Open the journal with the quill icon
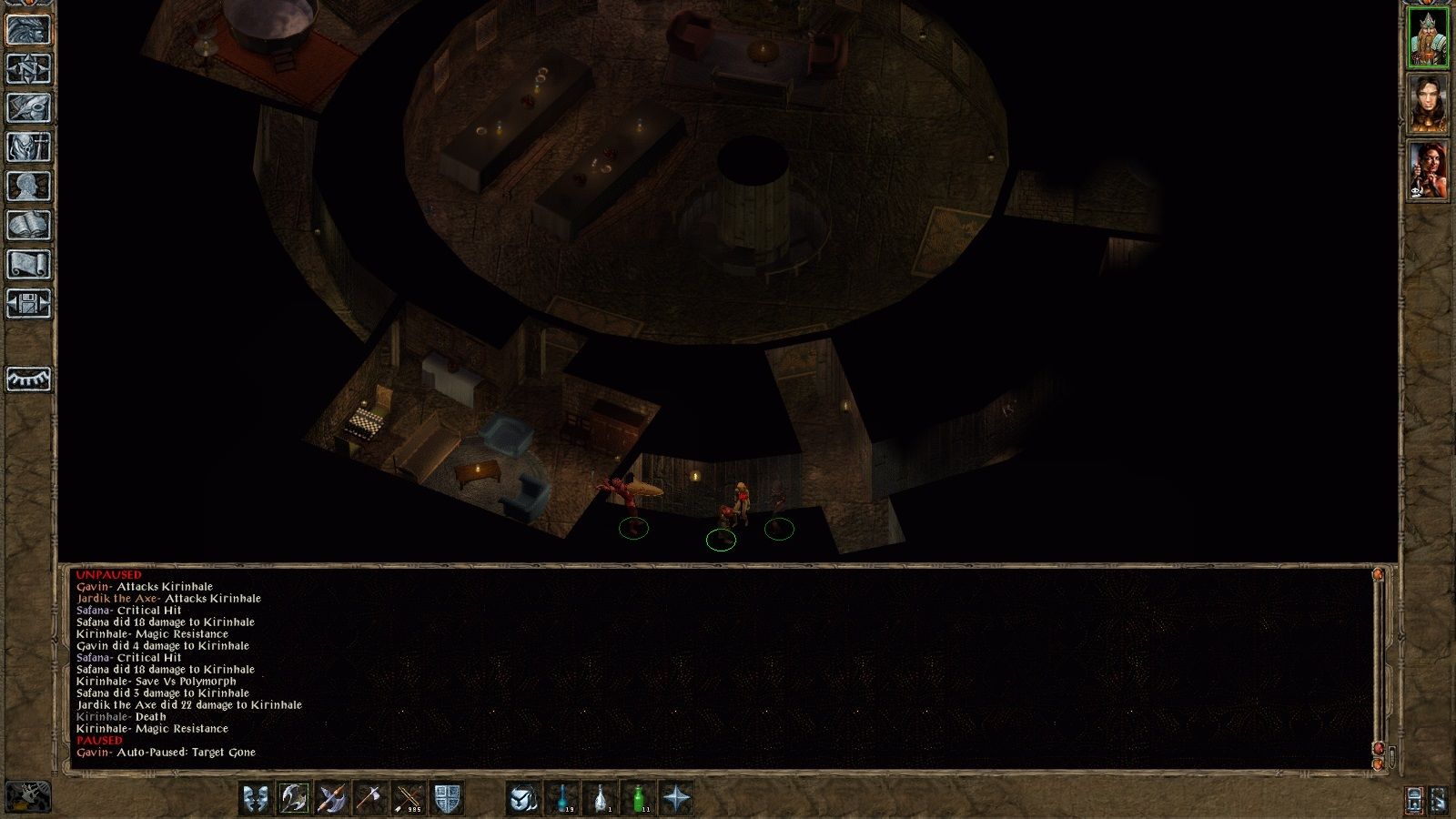This screenshot has height=819, width=1456. pos(29,108)
